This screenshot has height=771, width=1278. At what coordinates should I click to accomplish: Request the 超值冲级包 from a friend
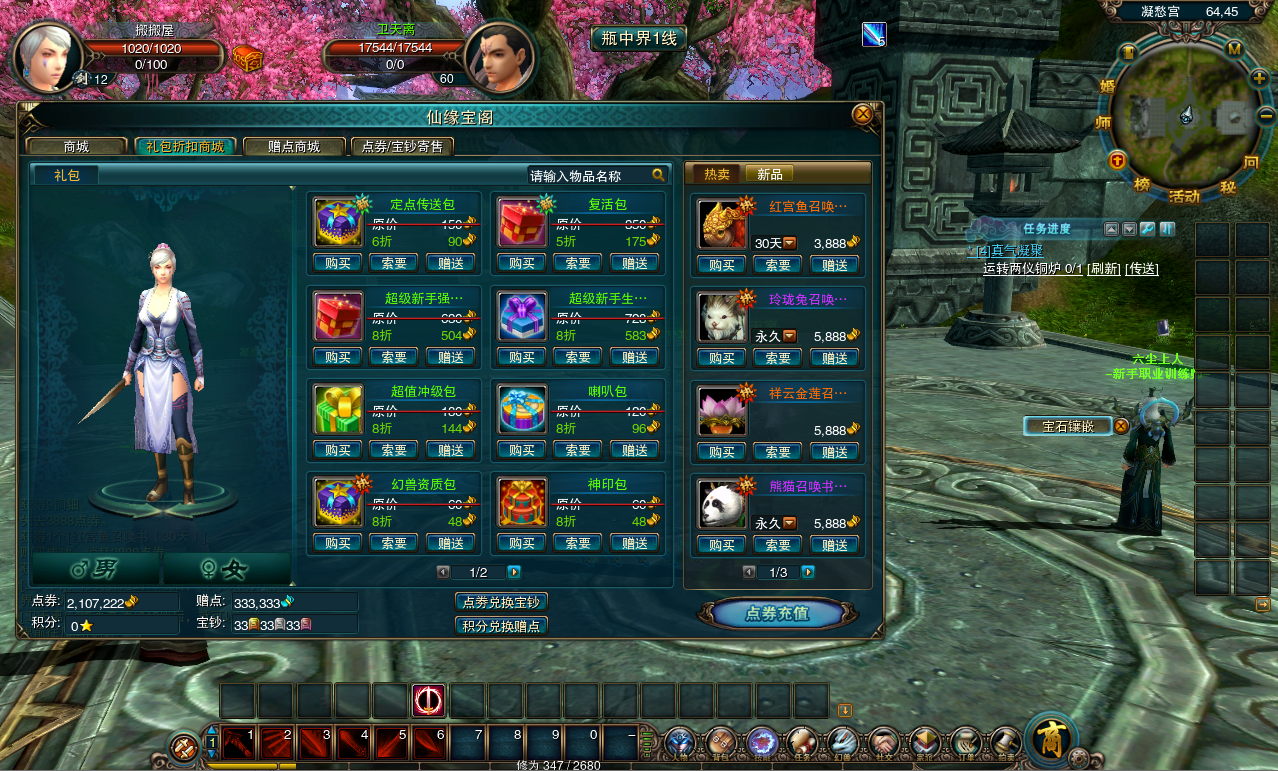pos(394,450)
